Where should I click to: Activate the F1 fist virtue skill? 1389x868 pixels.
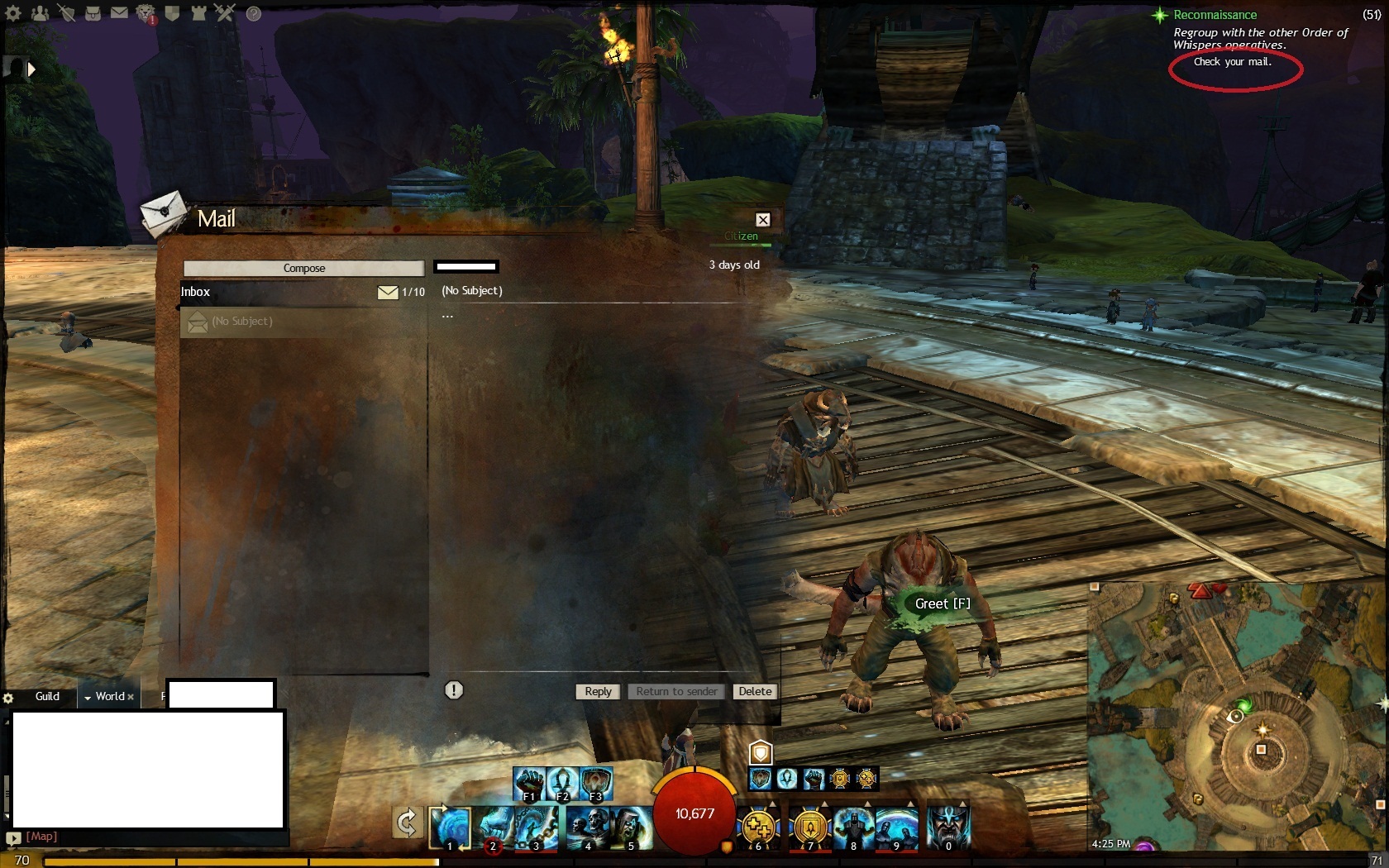pos(529,782)
